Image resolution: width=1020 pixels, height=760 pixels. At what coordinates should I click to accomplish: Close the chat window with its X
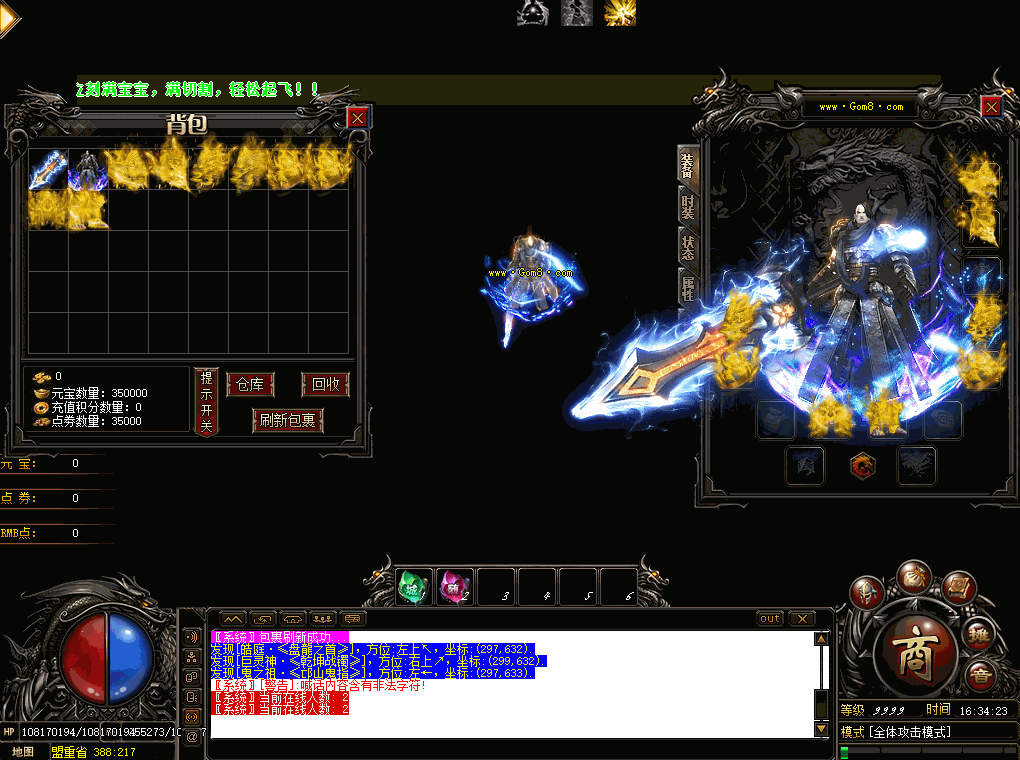tap(802, 619)
